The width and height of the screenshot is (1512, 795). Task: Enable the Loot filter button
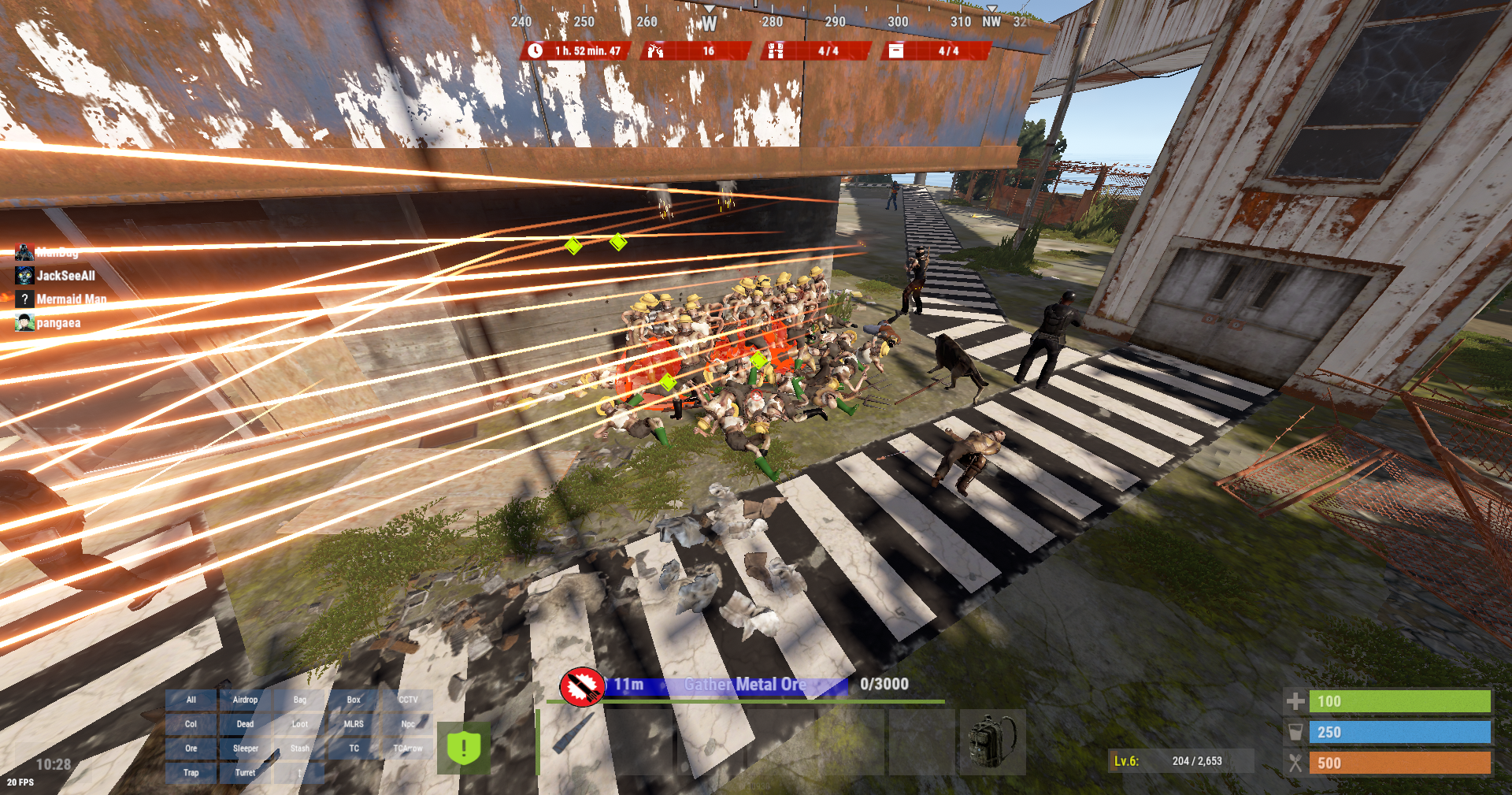click(299, 724)
